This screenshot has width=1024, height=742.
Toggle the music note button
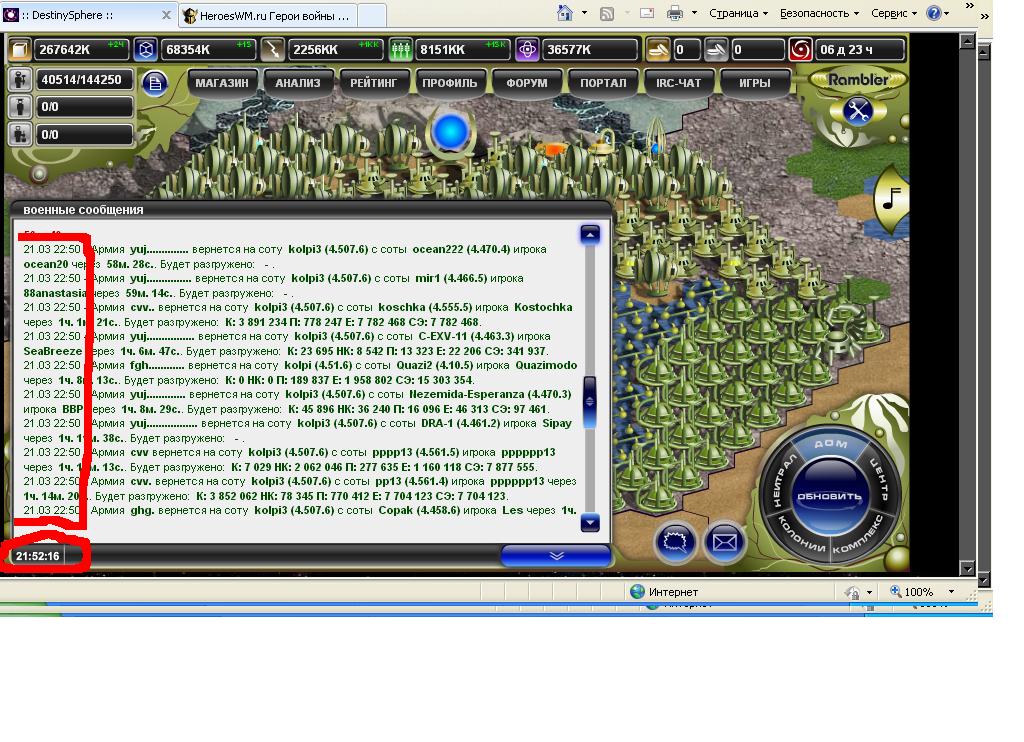892,201
